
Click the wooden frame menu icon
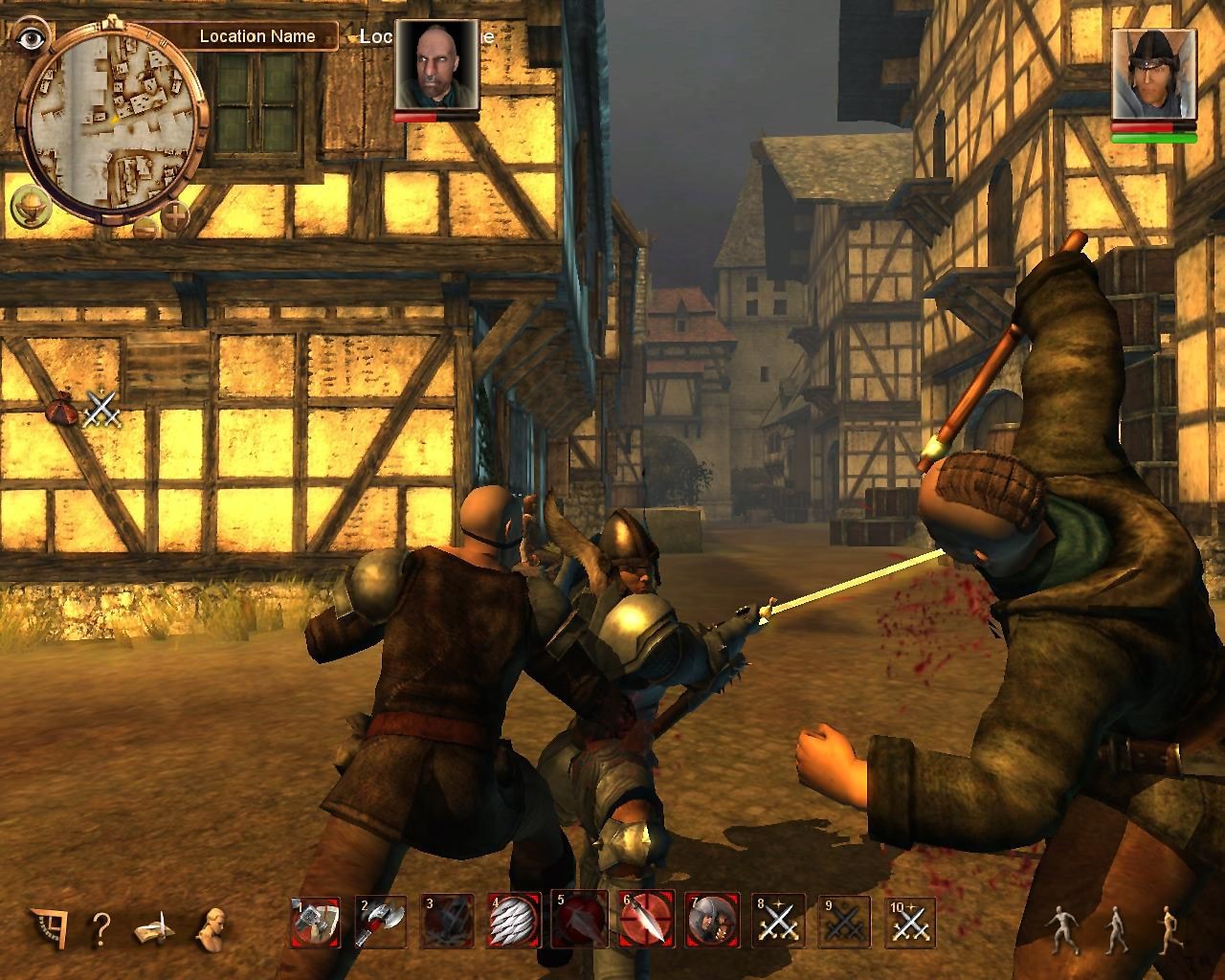click(47, 925)
